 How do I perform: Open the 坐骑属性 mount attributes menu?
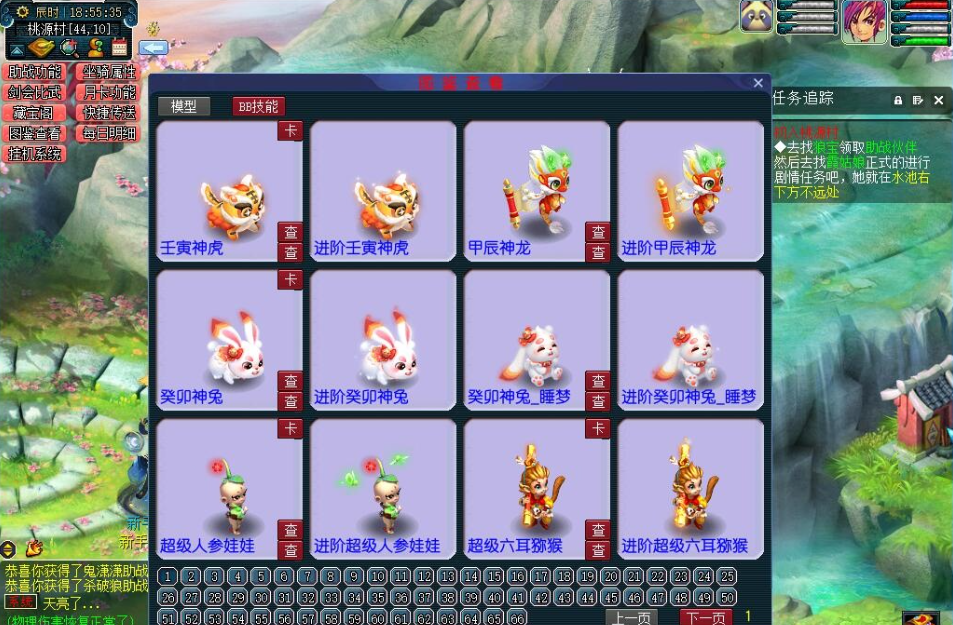tap(109, 72)
